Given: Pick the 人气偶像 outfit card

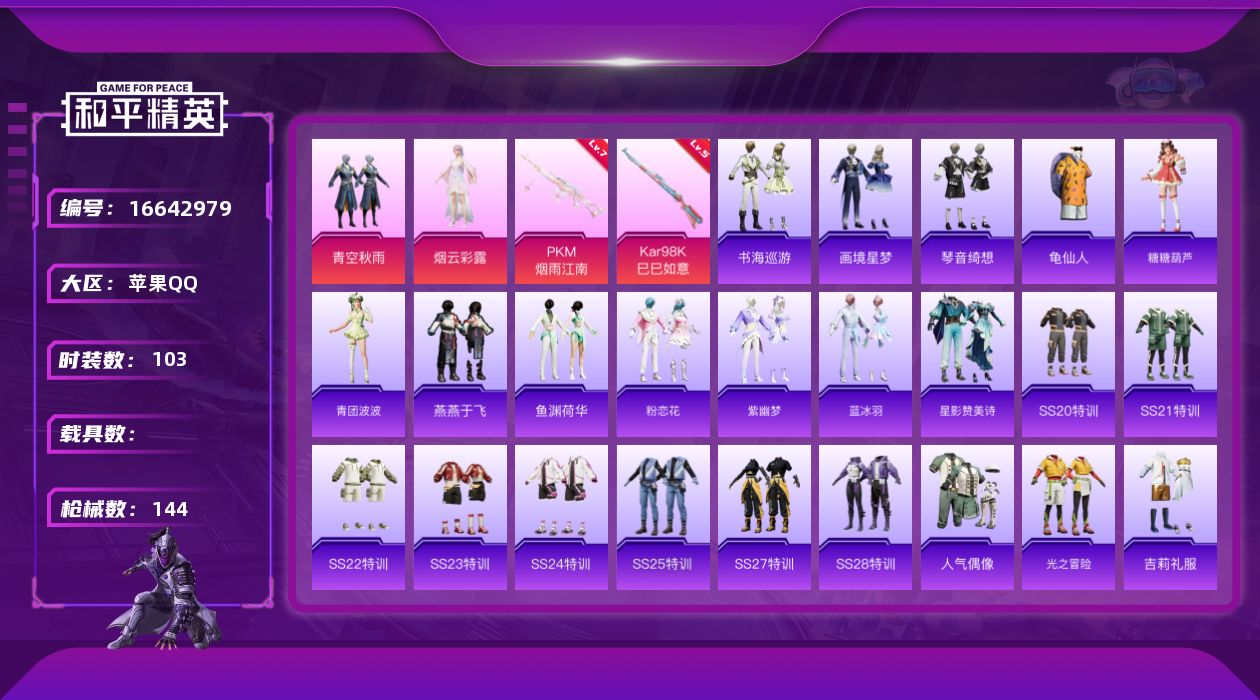Looking at the screenshot, I should pos(967,517).
